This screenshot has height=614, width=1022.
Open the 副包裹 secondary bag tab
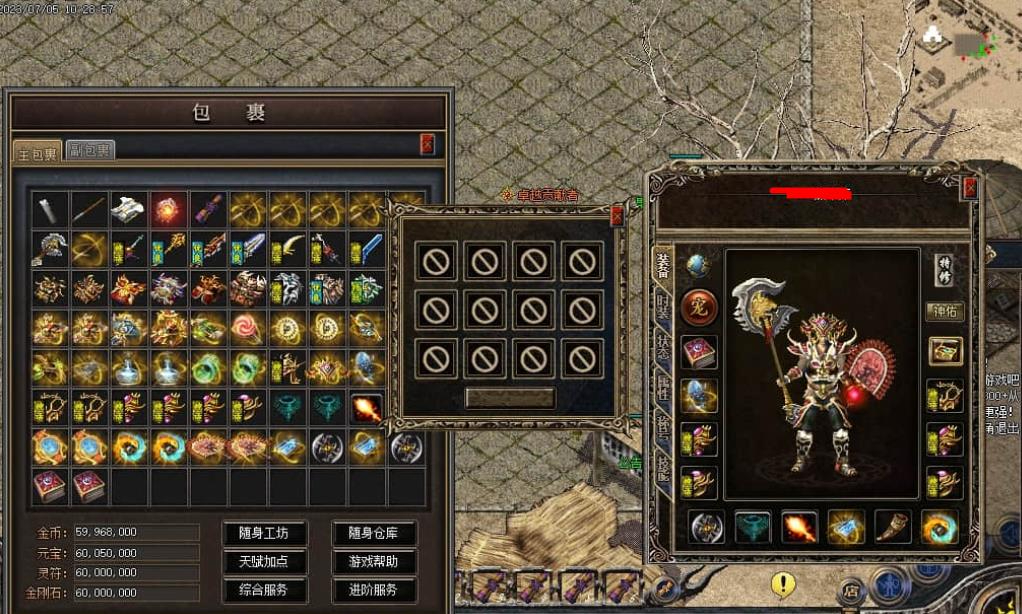(90, 151)
